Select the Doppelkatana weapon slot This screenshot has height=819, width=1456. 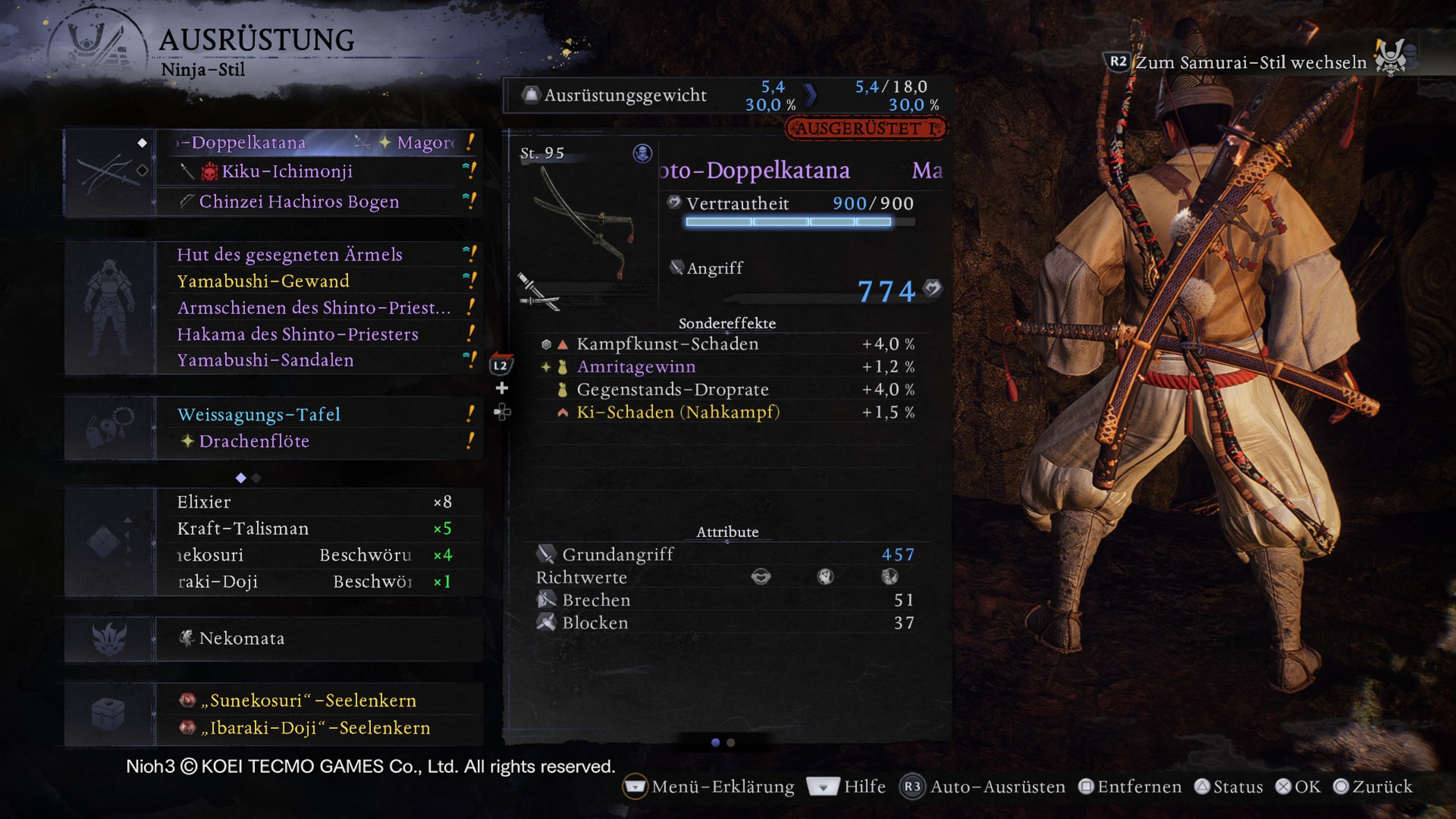tap(318, 142)
